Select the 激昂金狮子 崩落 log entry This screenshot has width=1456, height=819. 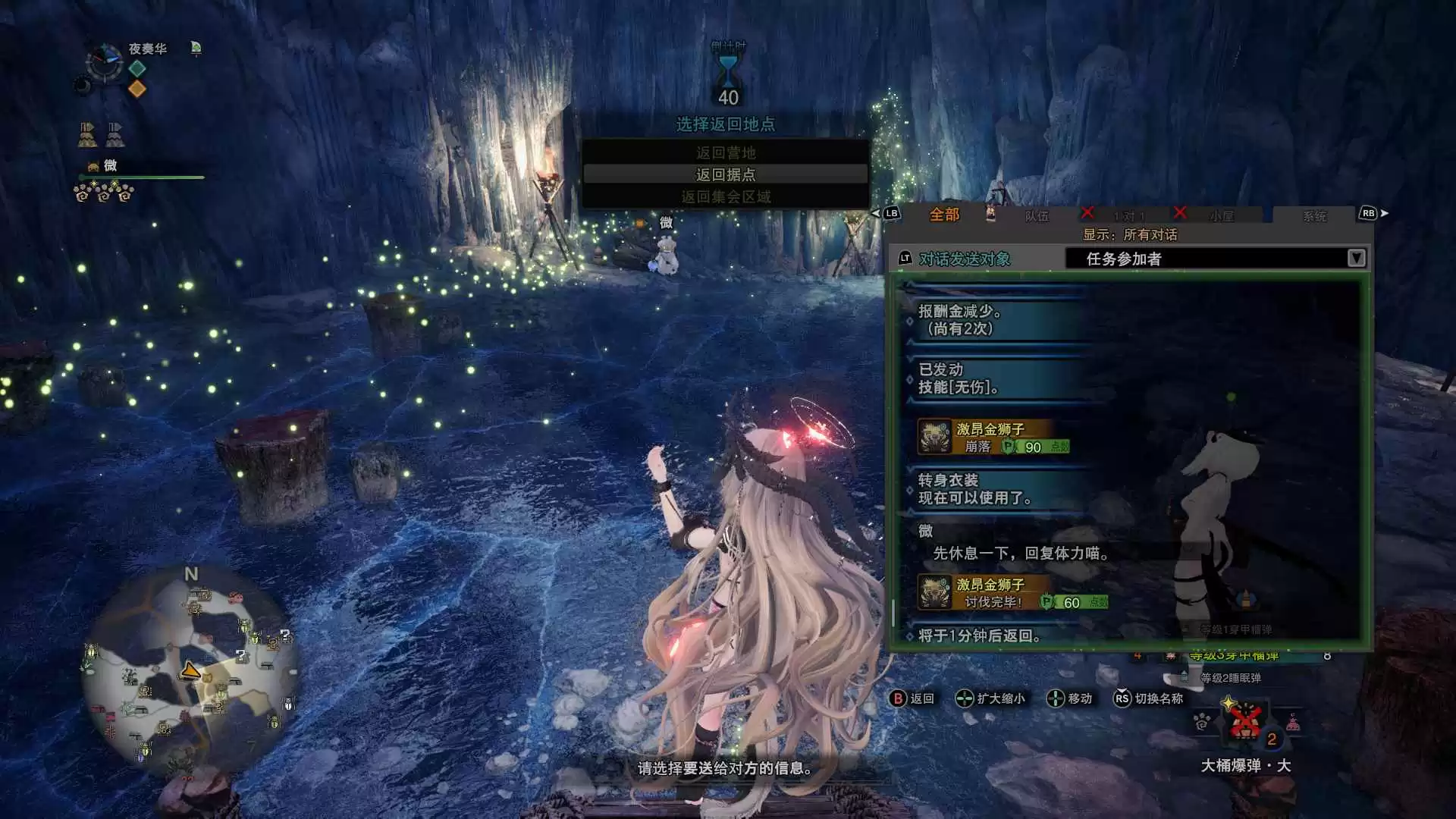tap(993, 438)
